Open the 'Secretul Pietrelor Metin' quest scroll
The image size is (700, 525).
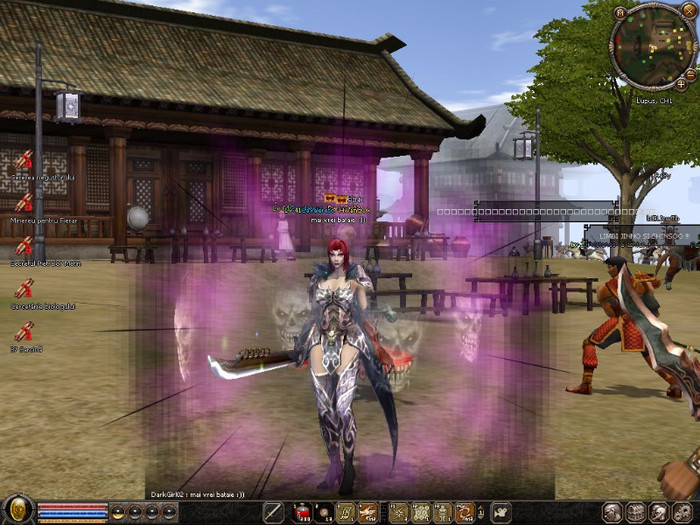click(x=23, y=246)
